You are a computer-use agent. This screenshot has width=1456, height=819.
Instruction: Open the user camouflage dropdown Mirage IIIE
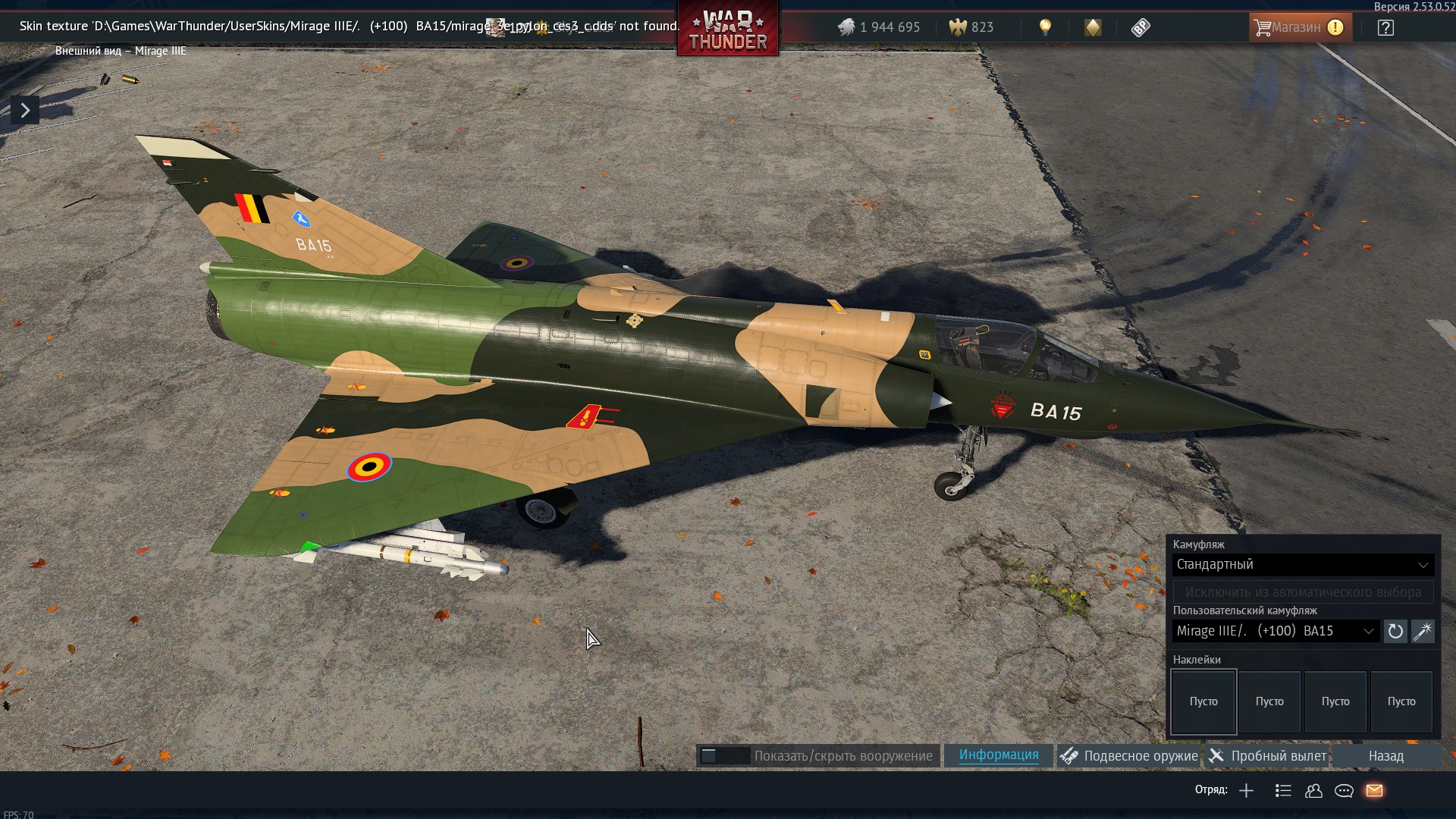point(1276,631)
